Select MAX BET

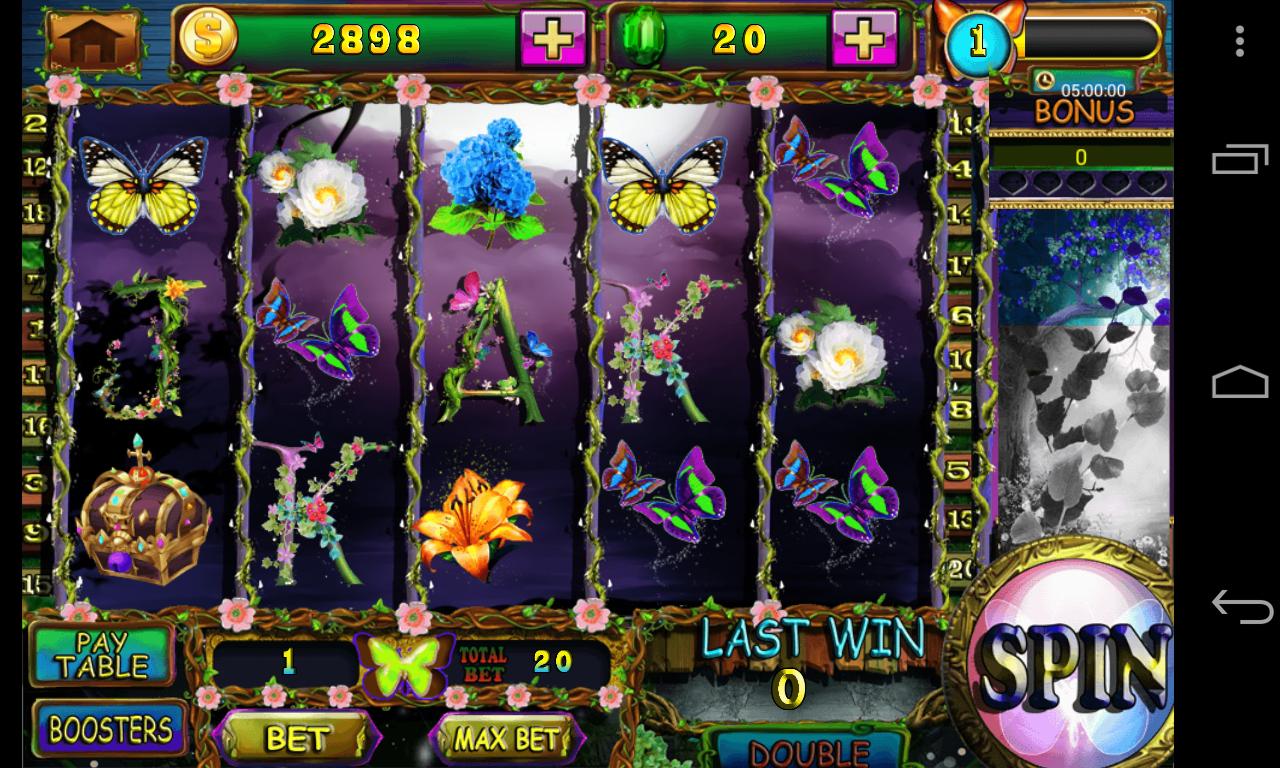506,738
